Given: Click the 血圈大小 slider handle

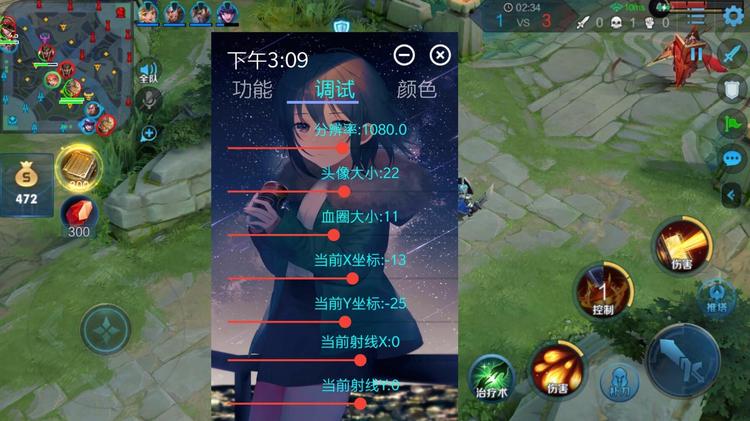Looking at the screenshot, I should [x=334, y=235].
